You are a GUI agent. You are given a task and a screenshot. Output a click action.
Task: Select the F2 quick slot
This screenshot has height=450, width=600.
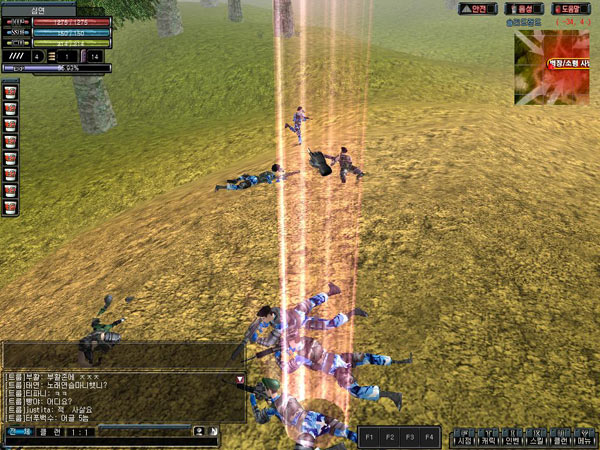coord(389,437)
